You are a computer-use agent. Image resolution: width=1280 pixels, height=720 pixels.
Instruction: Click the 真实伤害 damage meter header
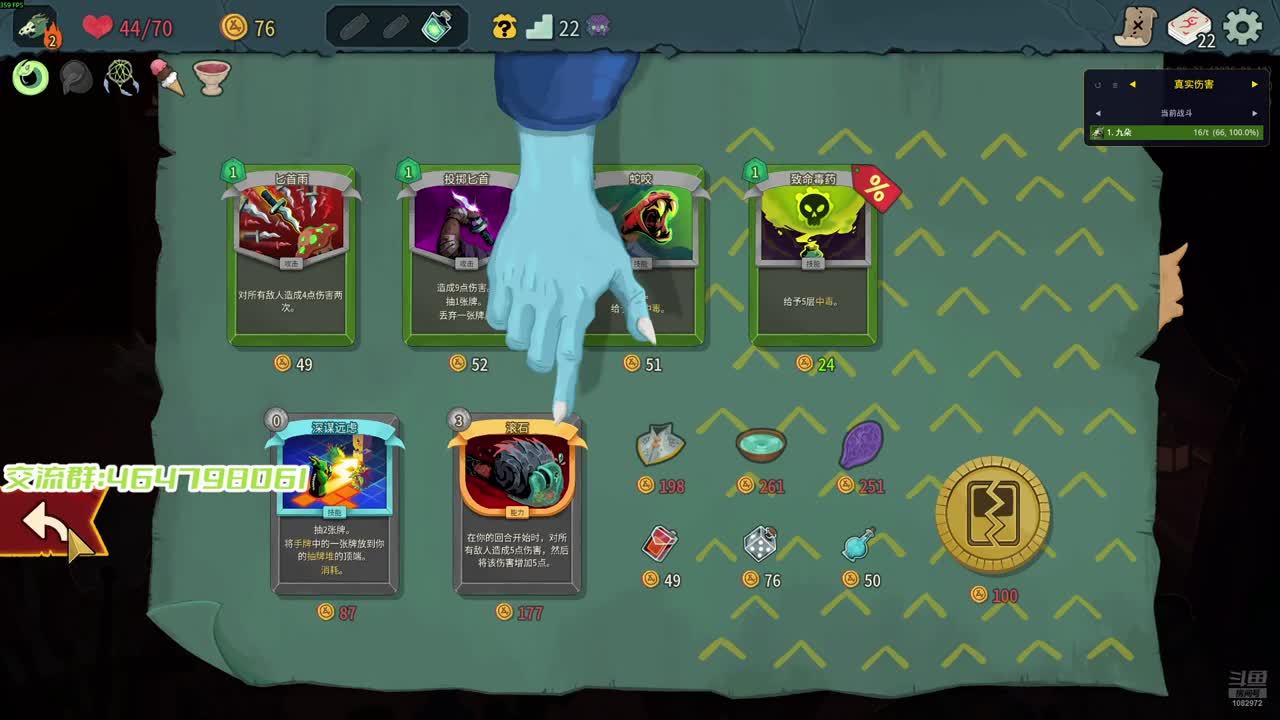point(1193,84)
